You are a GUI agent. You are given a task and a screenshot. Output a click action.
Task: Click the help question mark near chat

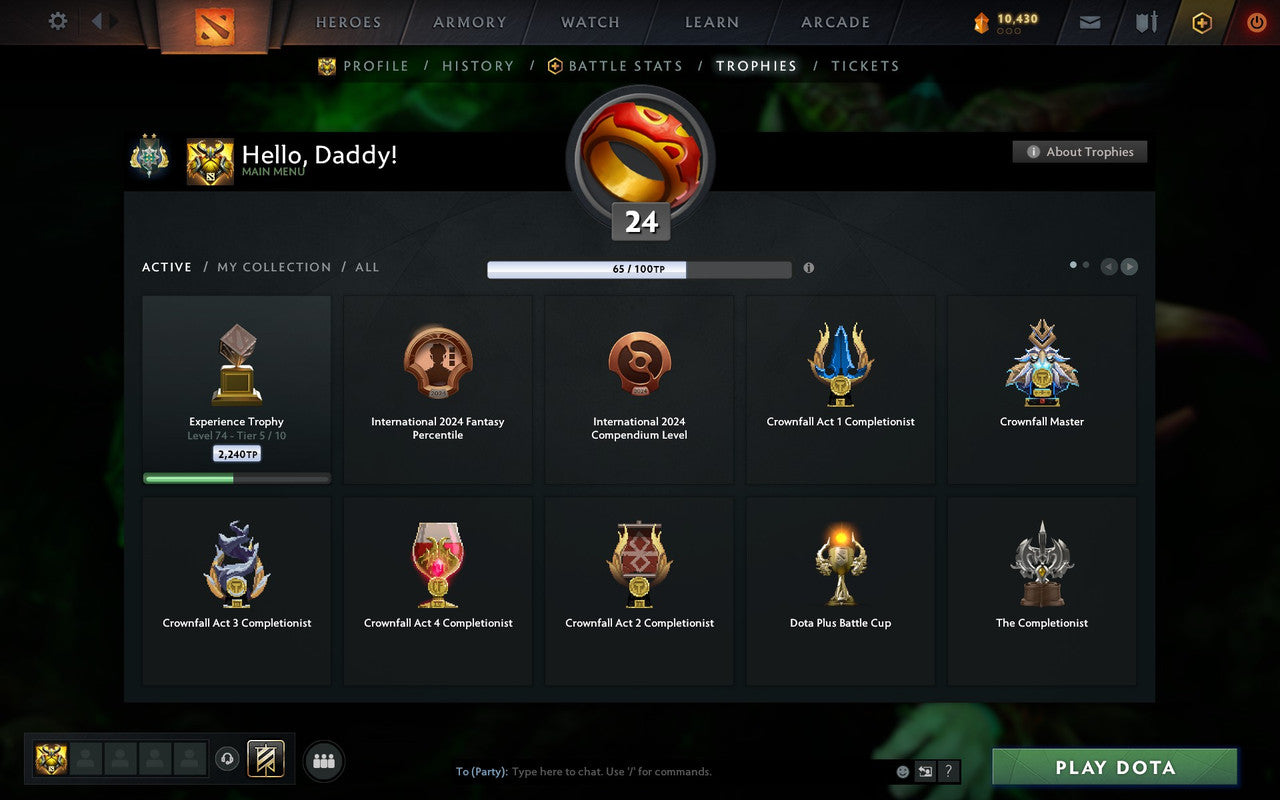point(948,771)
